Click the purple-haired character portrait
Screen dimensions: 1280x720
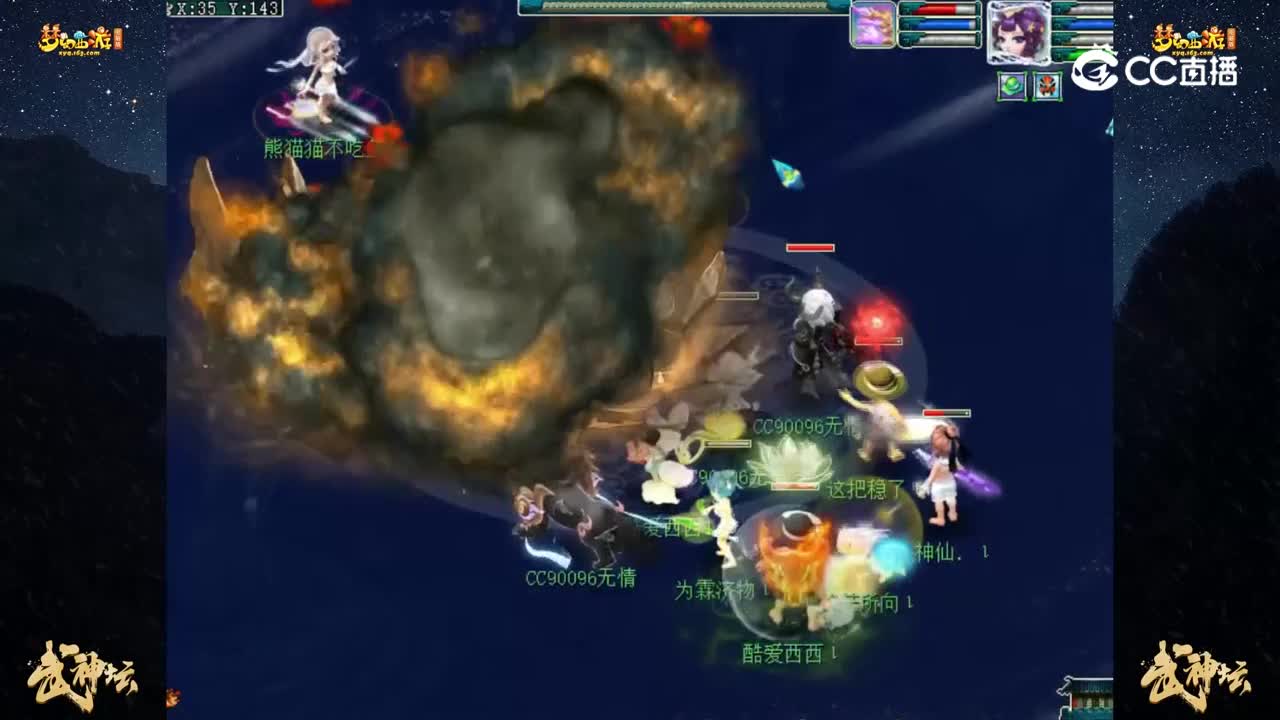(x=1018, y=30)
